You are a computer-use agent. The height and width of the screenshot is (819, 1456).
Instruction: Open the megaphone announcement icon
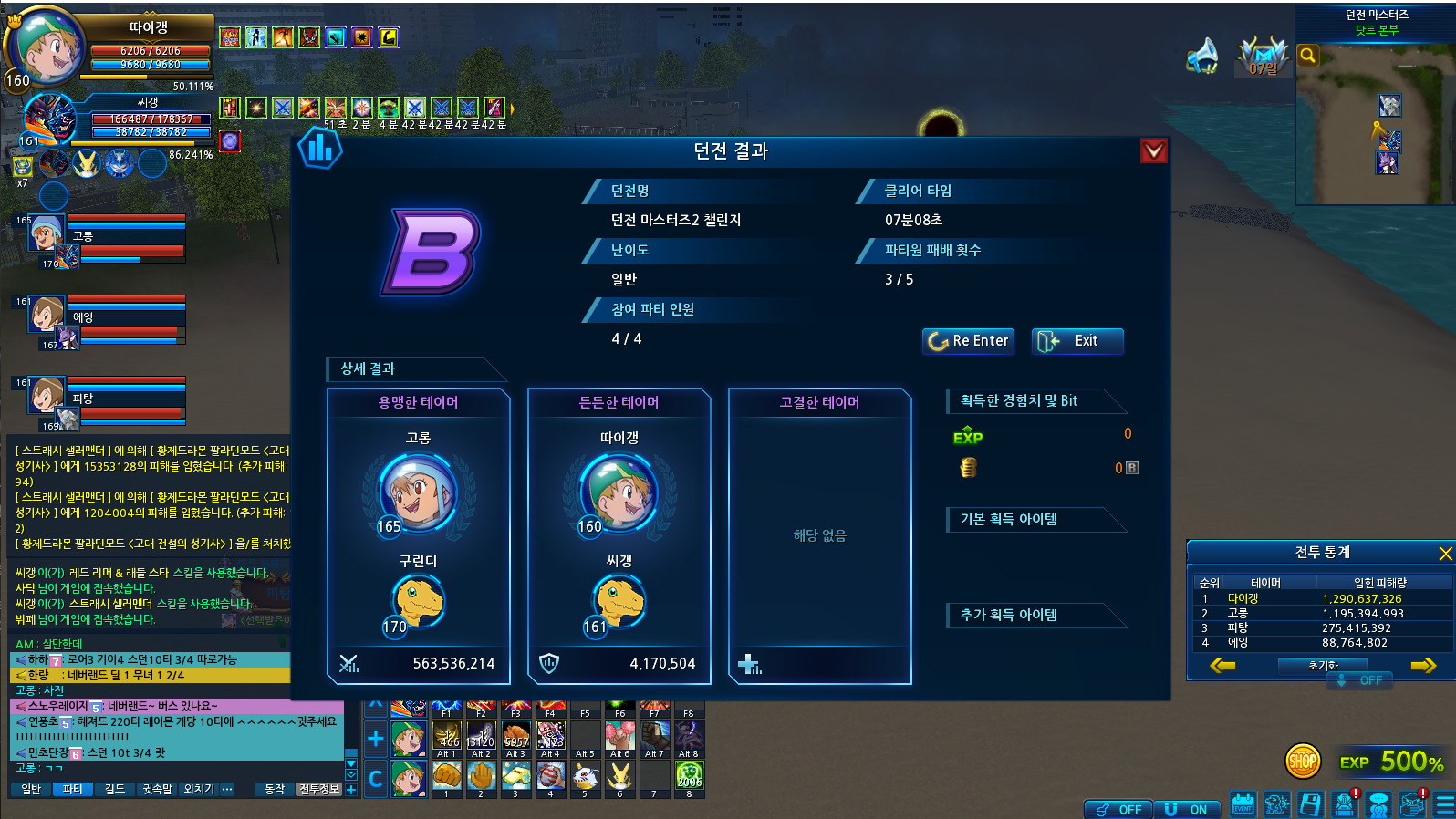(1202, 56)
